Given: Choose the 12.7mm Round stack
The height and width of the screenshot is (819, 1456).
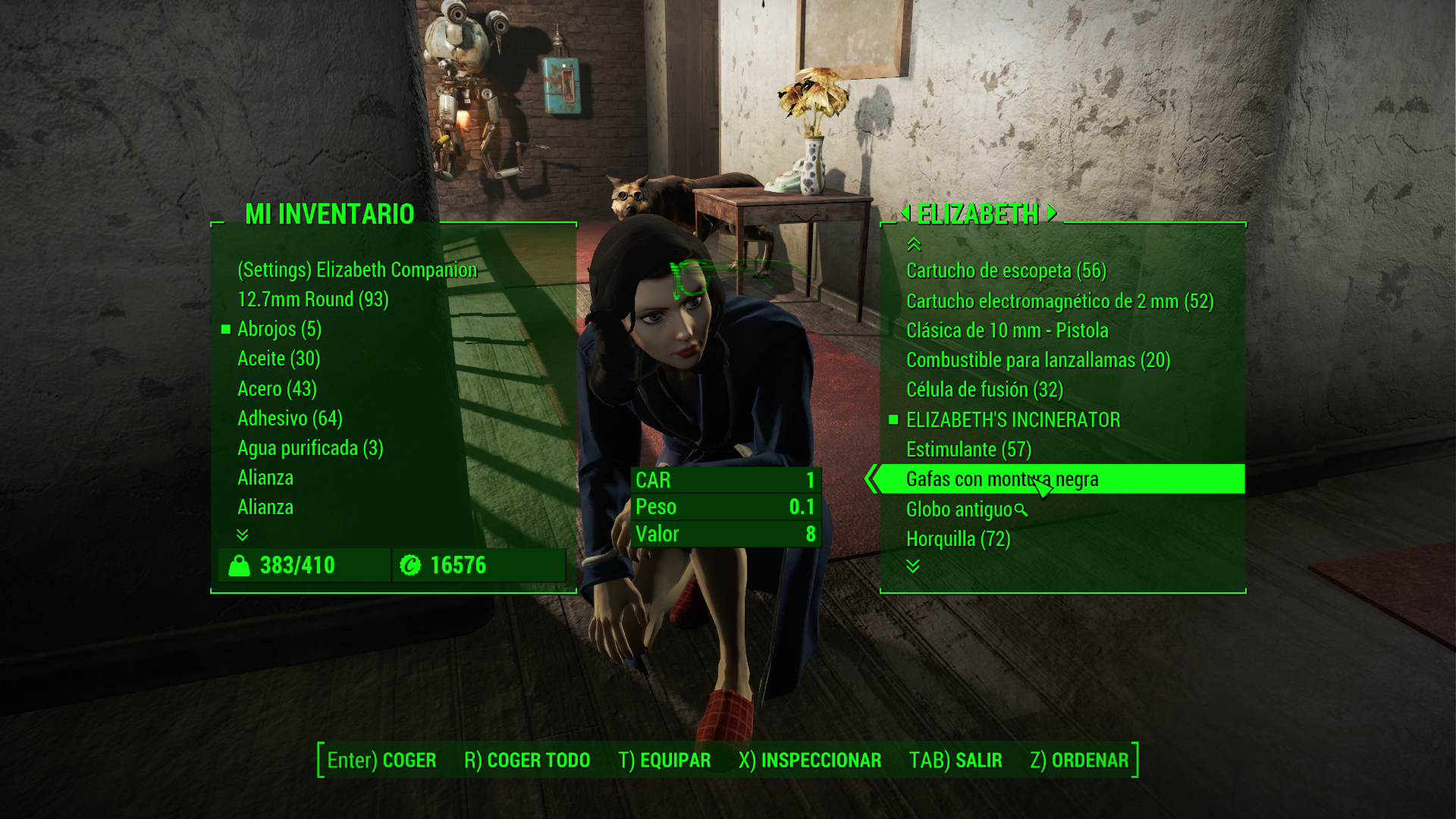Looking at the screenshot, I should (x=312, y=300).
